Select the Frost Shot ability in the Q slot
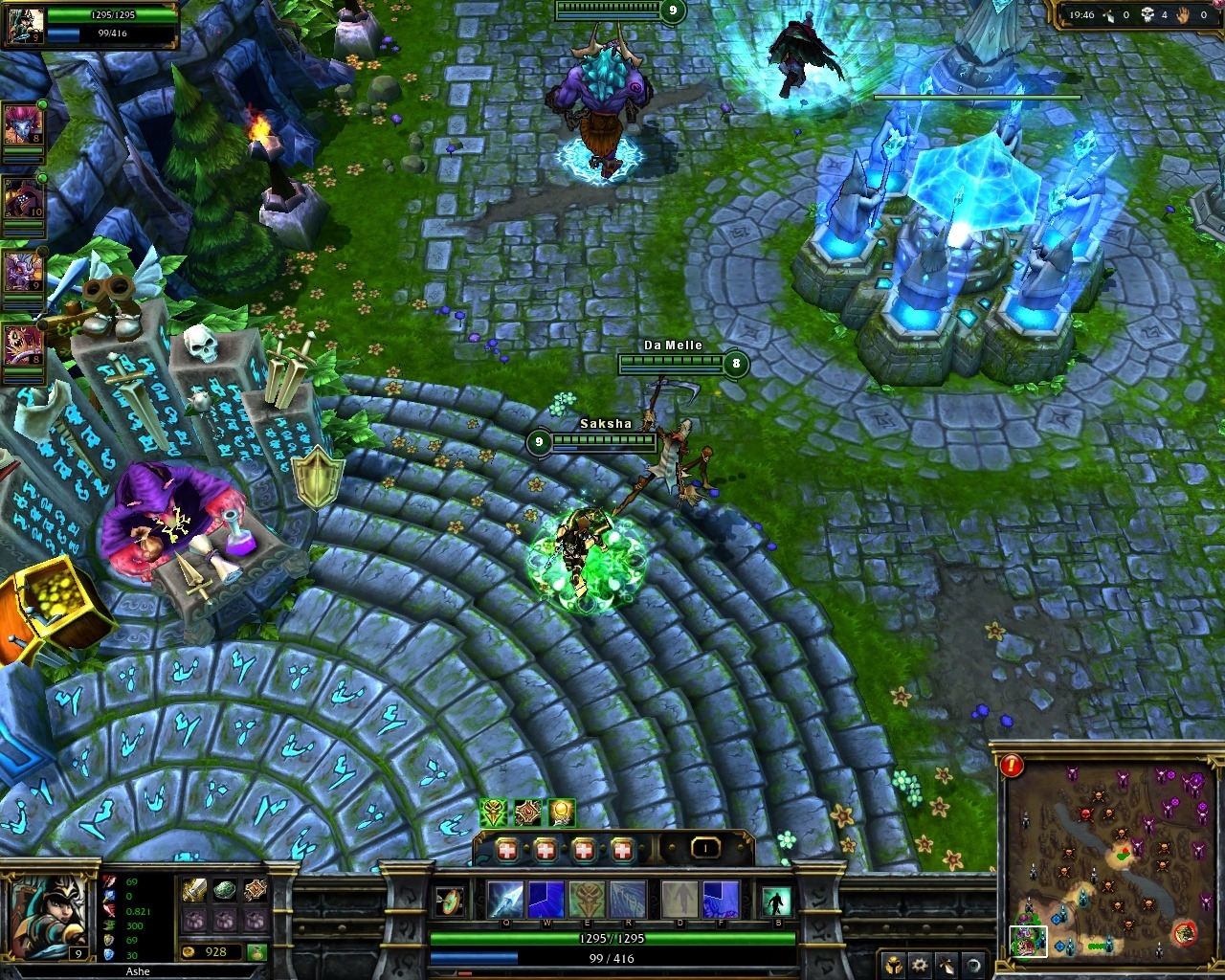Image resolution: width=1225 pixels, height=980 pixels. click(506, 898)
